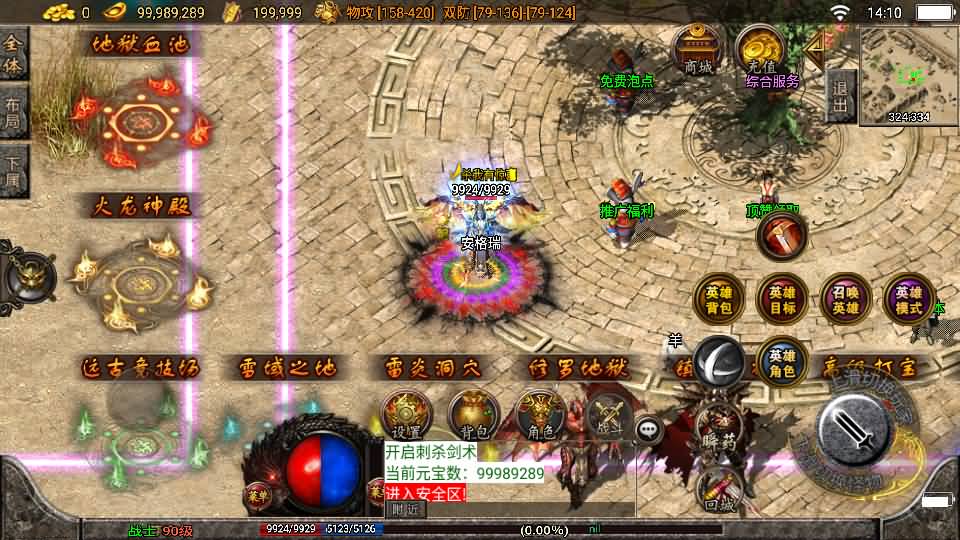Toggle 英雄模式 hero mode
This screenshot has width=960, height=540.
(x=909, y=300)
